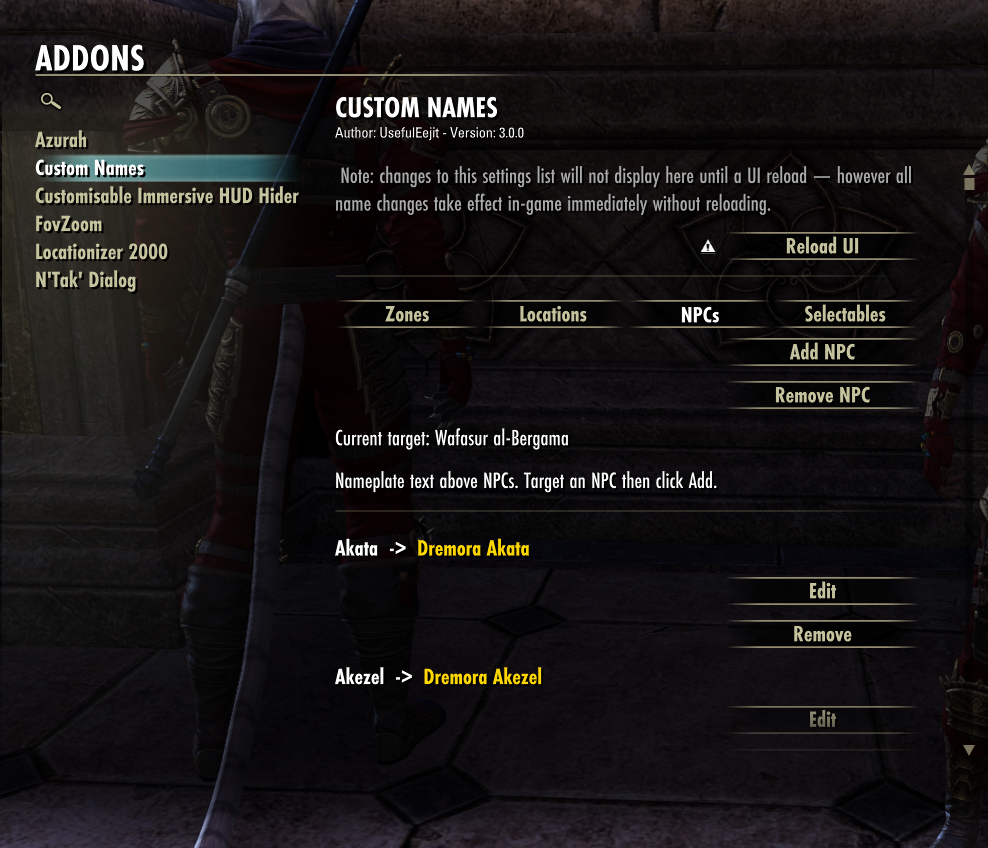Open Customisable Immersive HUD Hider settings
The image size is (988, 848).
point(167,196)
